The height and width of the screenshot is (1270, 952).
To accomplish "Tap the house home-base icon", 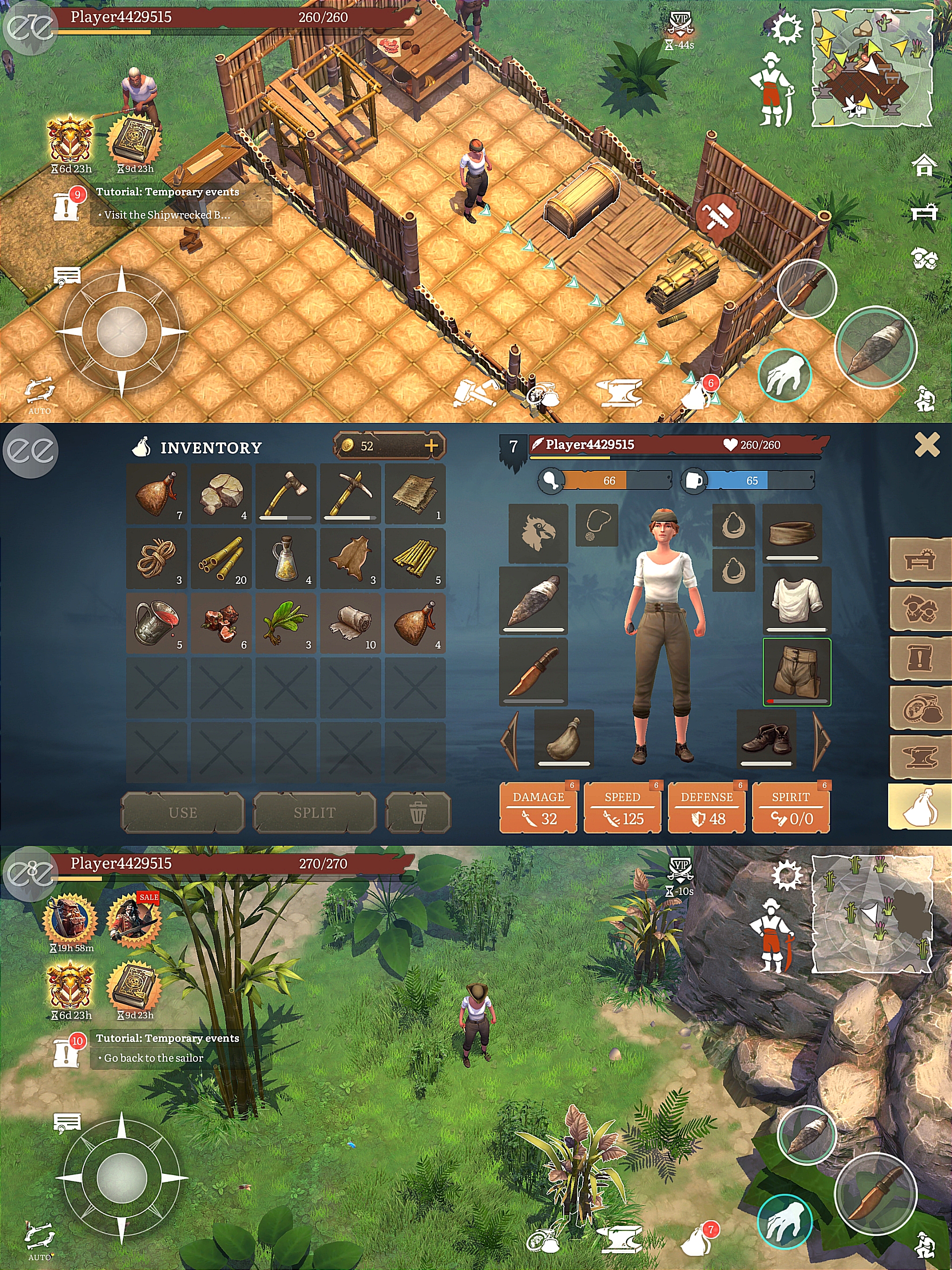I will tap(924, 166).
